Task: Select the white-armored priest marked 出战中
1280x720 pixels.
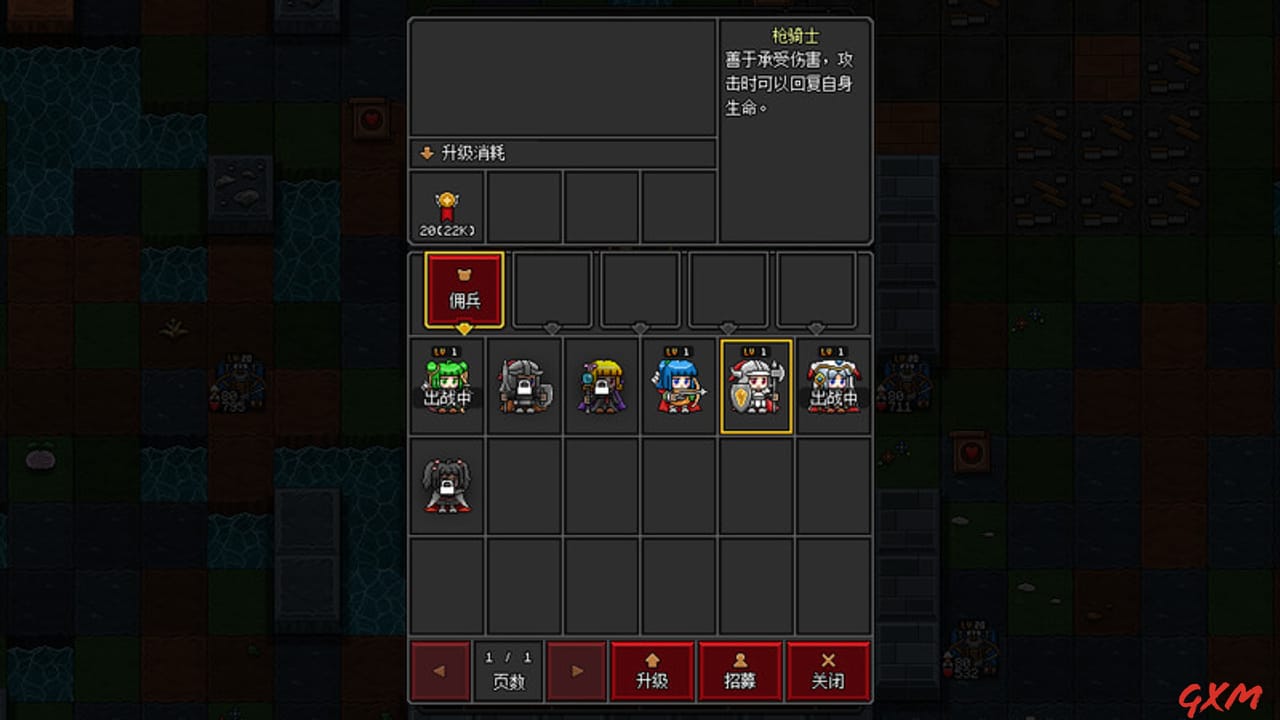Action: coord(833,385)
